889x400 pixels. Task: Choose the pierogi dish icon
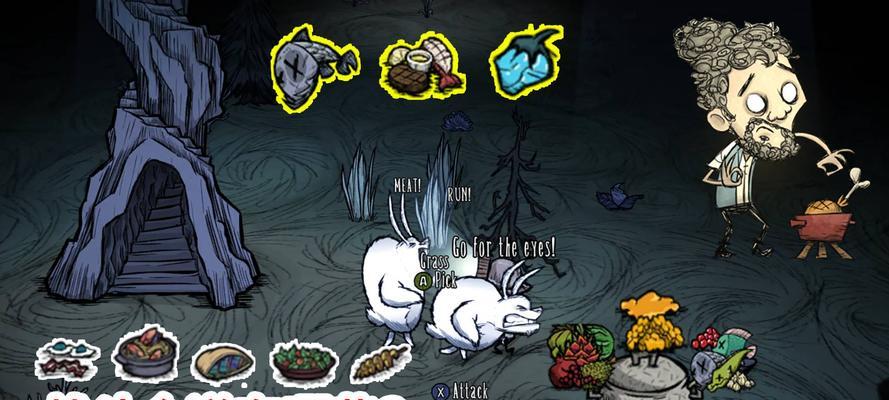coord(223,362)
